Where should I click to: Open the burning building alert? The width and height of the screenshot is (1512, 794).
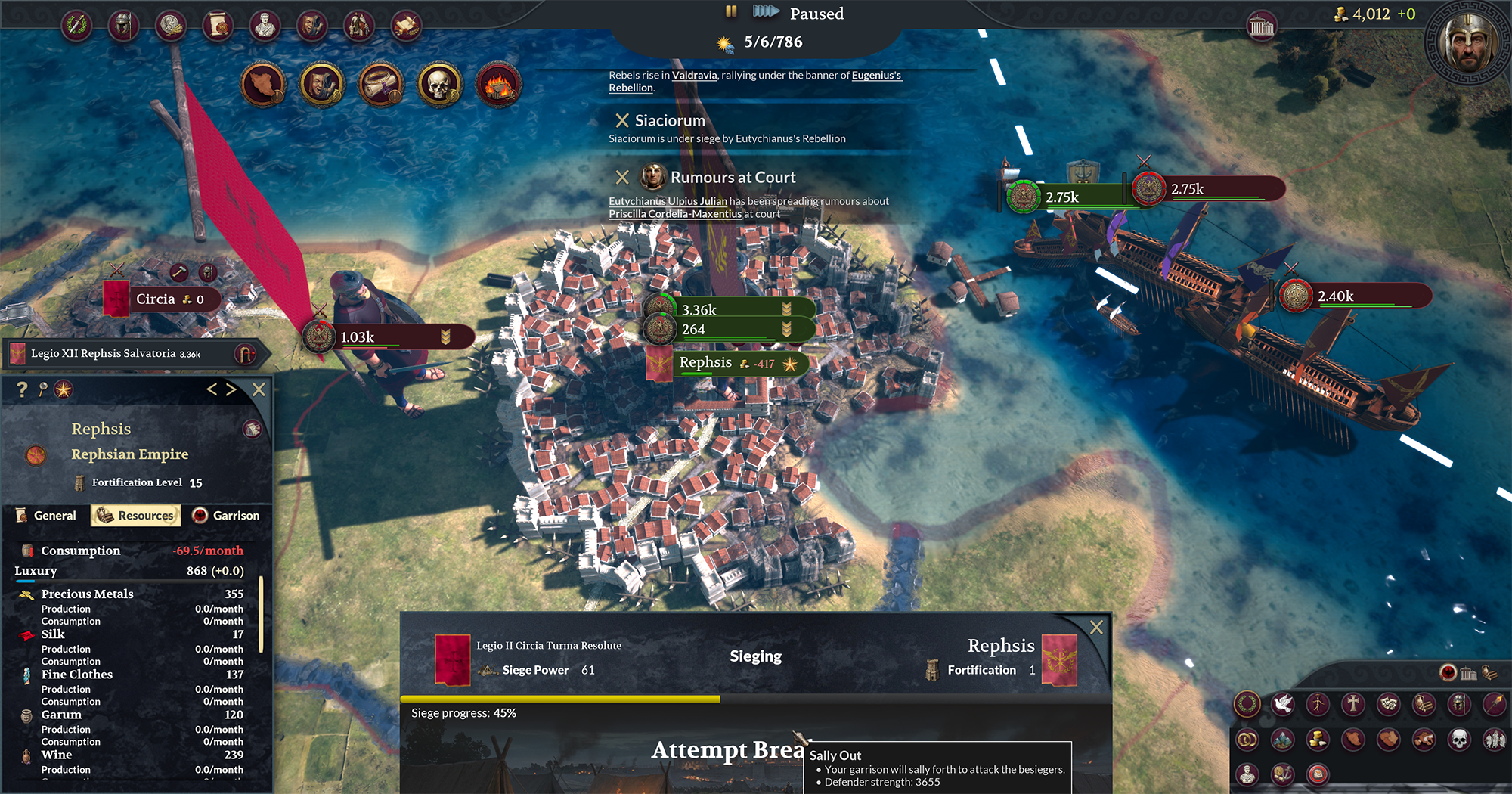pos(498,84)
